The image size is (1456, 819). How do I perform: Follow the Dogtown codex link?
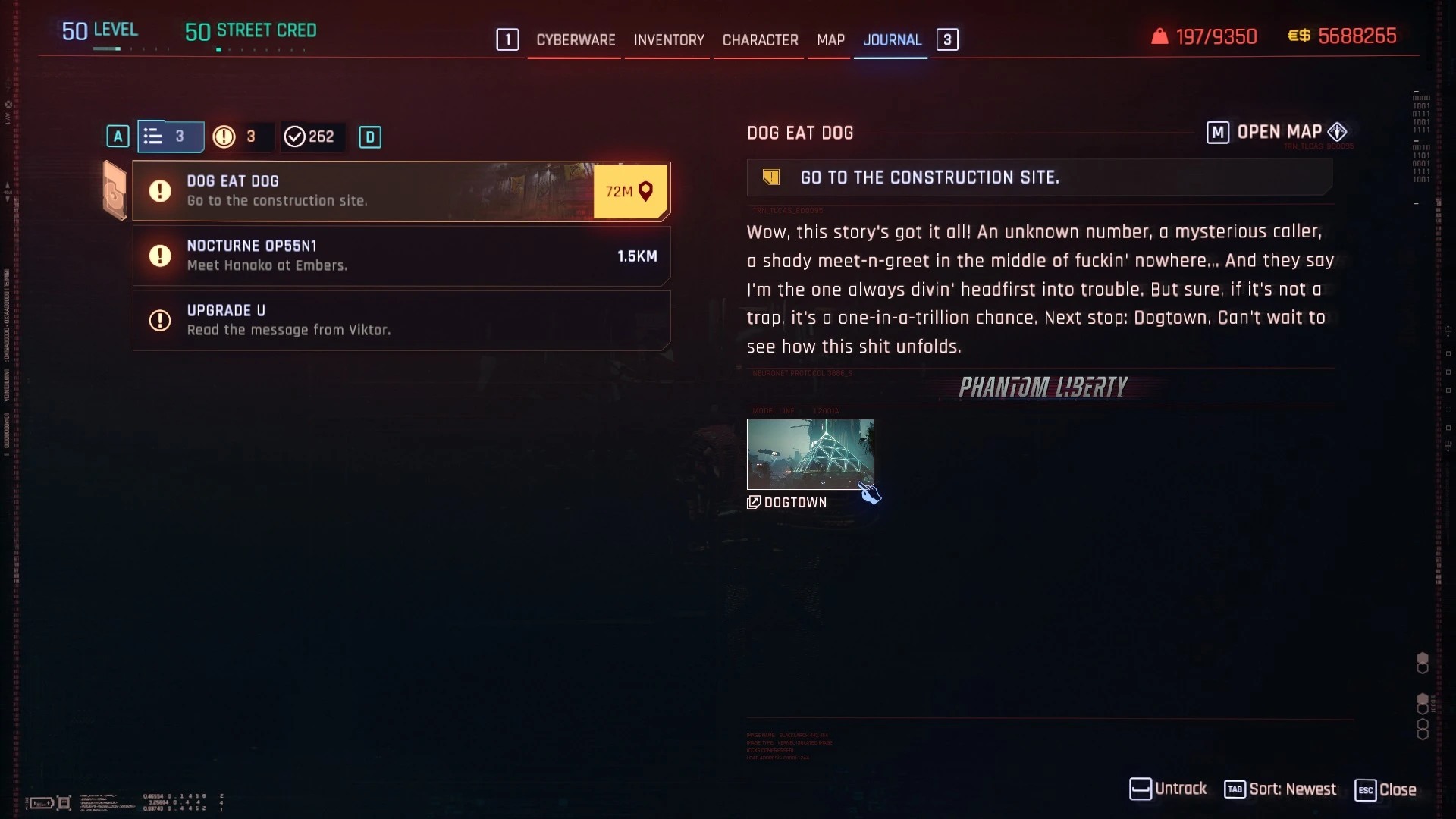789,503
